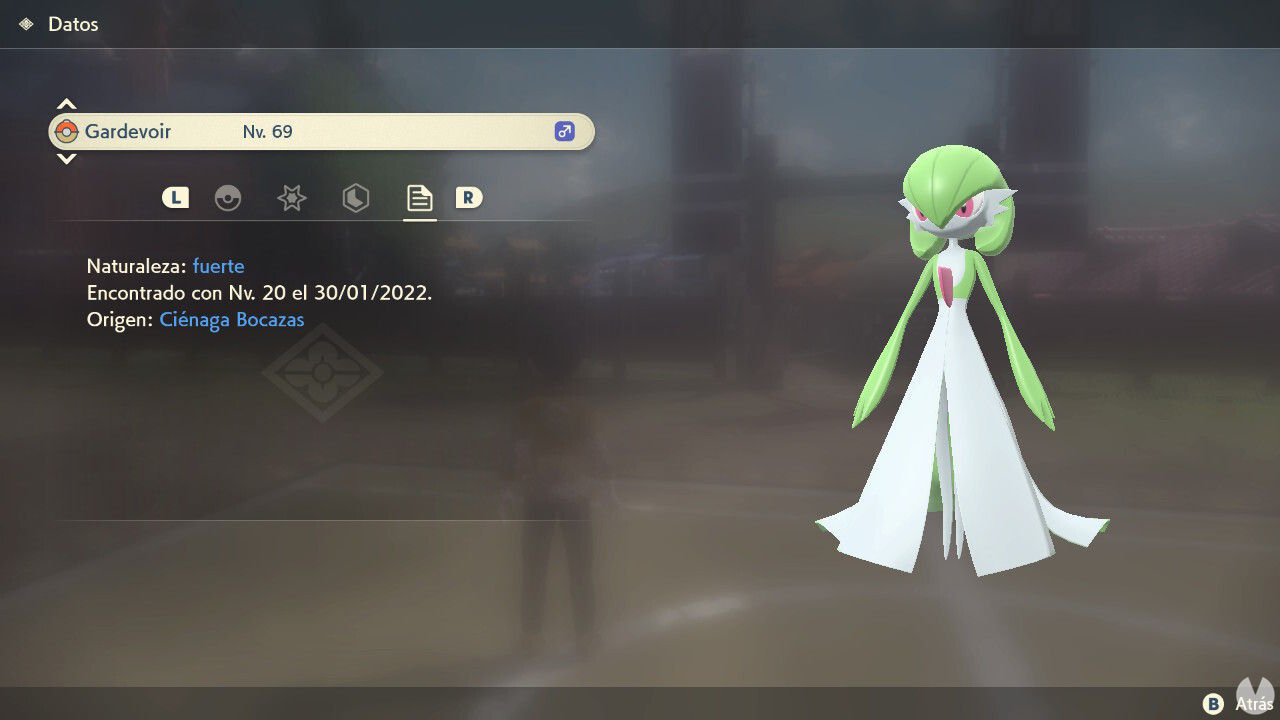Viewport: 1280px width, 720px height.
Task: Click the R shoulder button icon
Action: coord(468,197)
